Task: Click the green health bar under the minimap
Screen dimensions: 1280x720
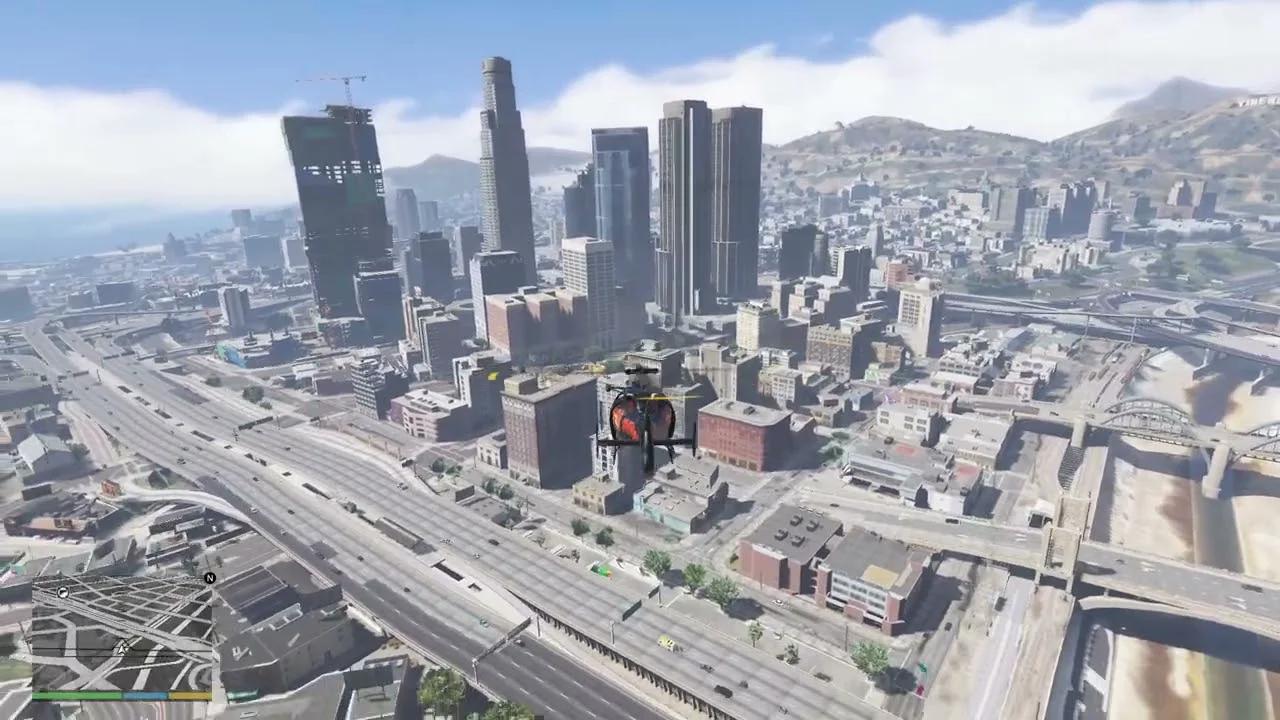Action: point(78,694)
